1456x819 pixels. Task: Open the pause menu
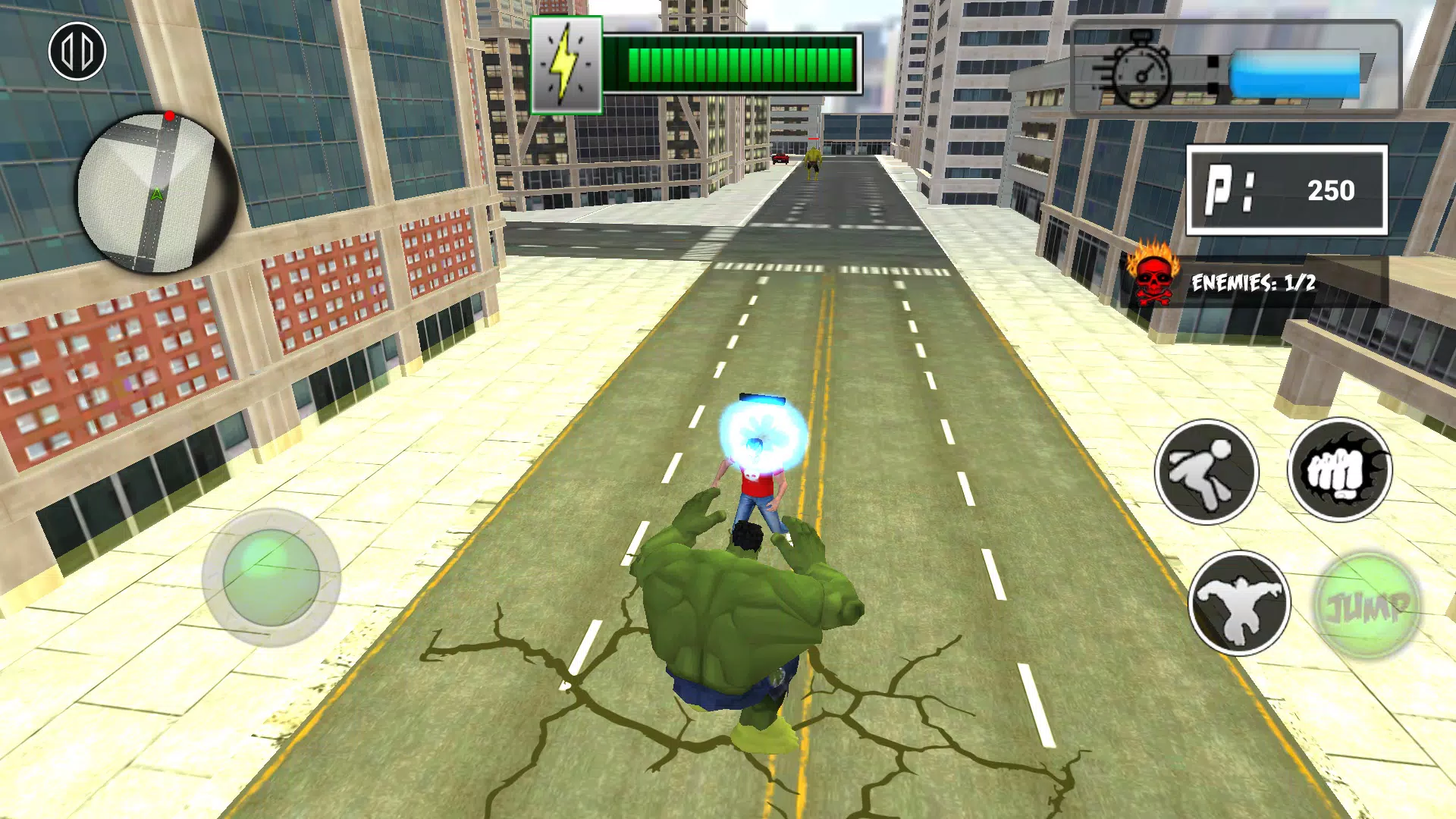pyautogui.click(x=79, y=50)
